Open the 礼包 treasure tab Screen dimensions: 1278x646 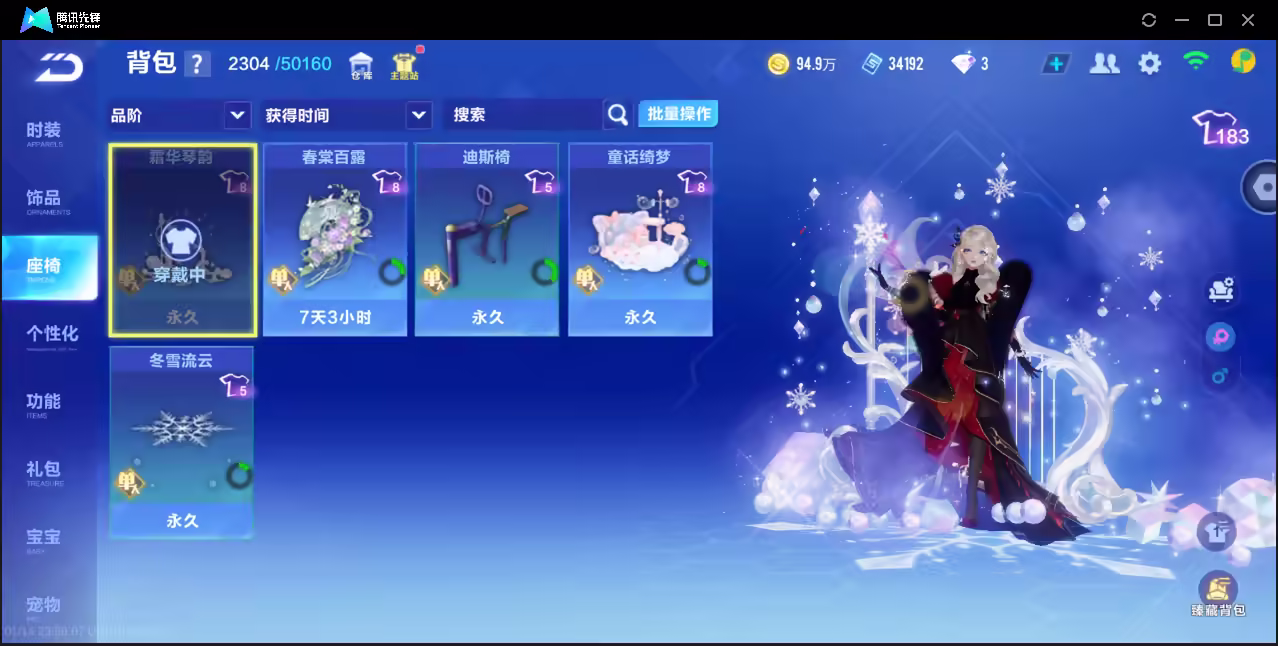click(x=44, y=471)
